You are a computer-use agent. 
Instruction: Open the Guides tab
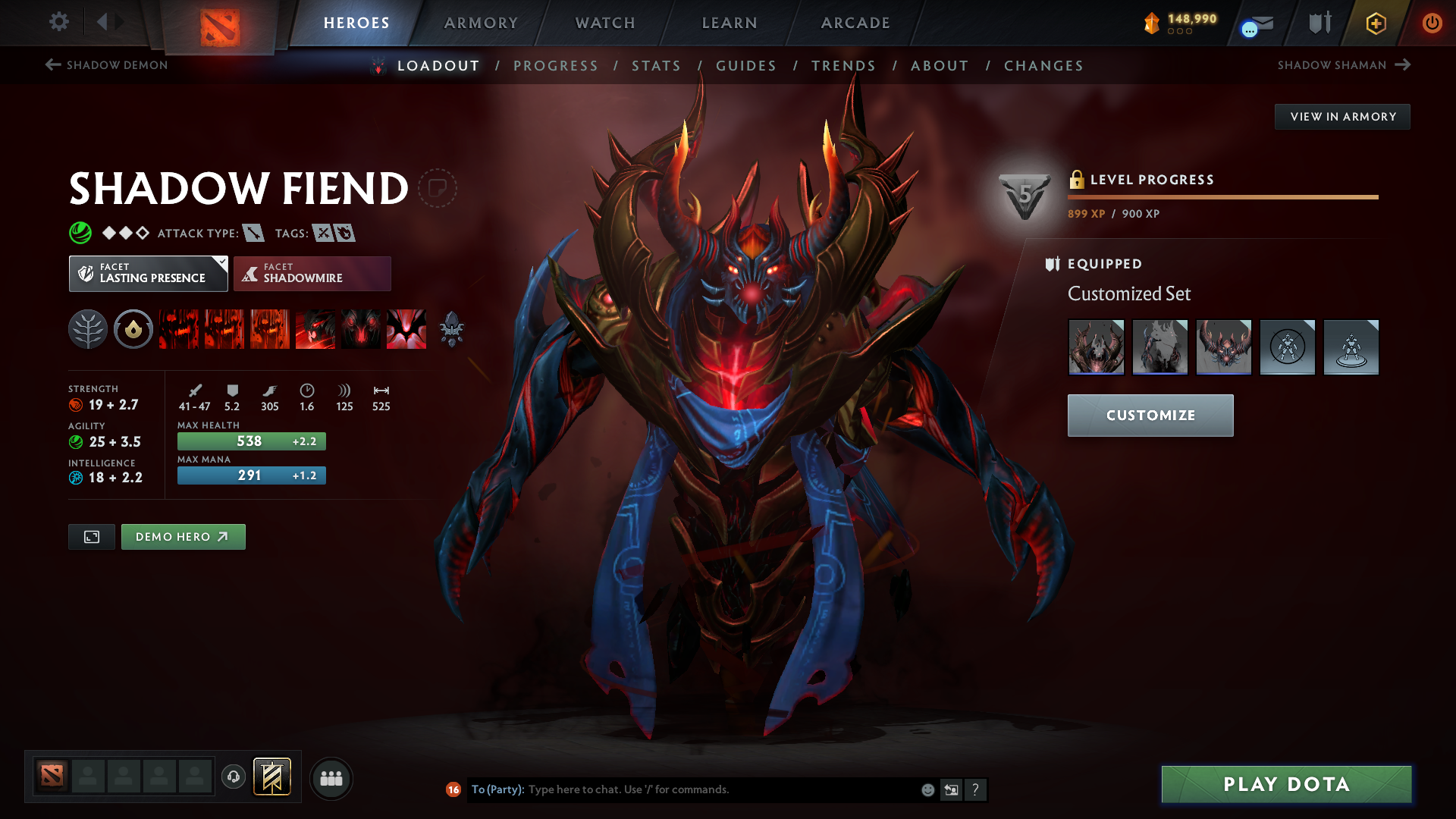coord(746,66)
